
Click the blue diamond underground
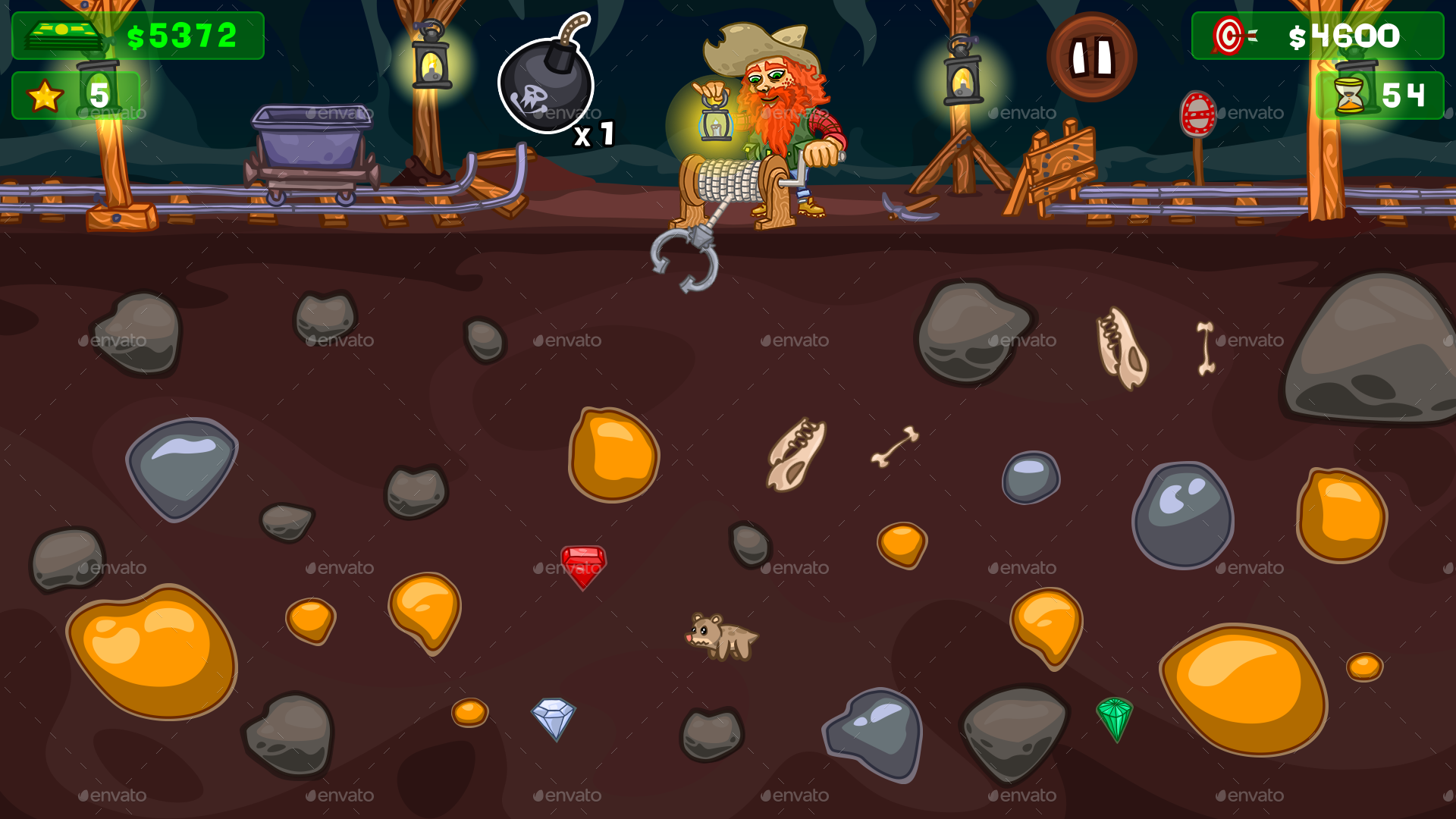tap(552, 717)
